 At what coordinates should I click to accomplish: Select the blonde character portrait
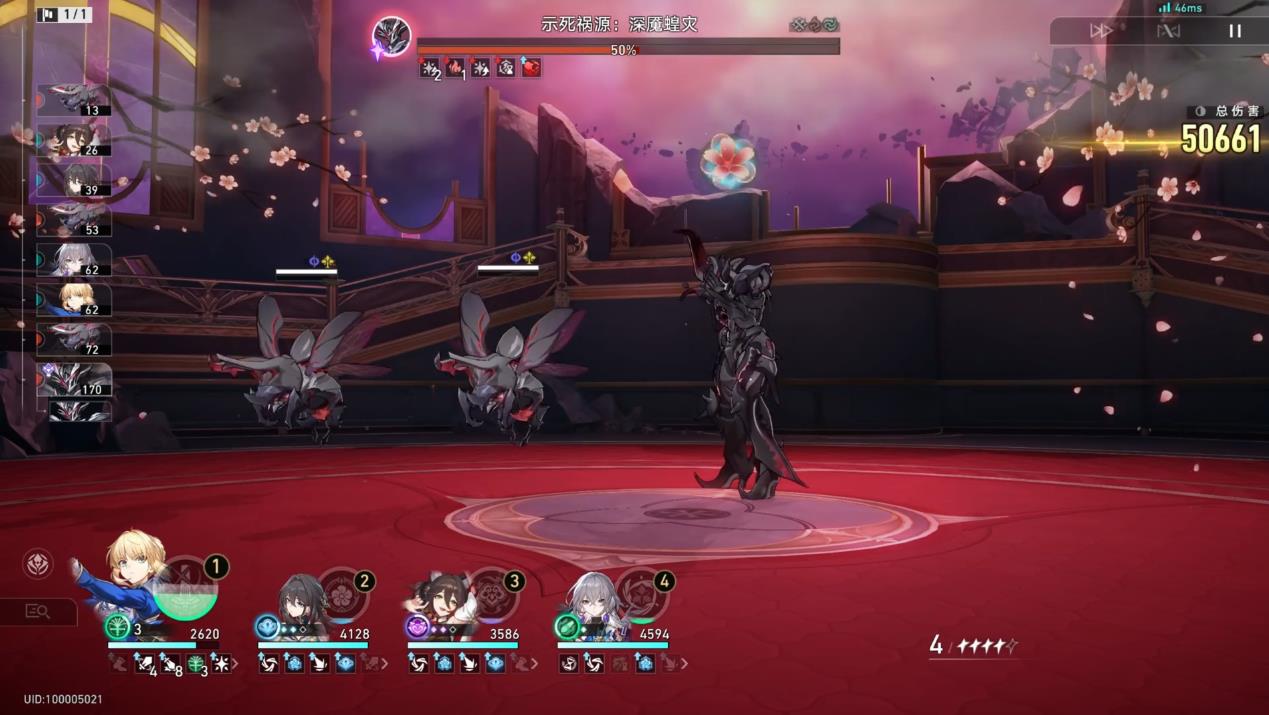(133, 570)
